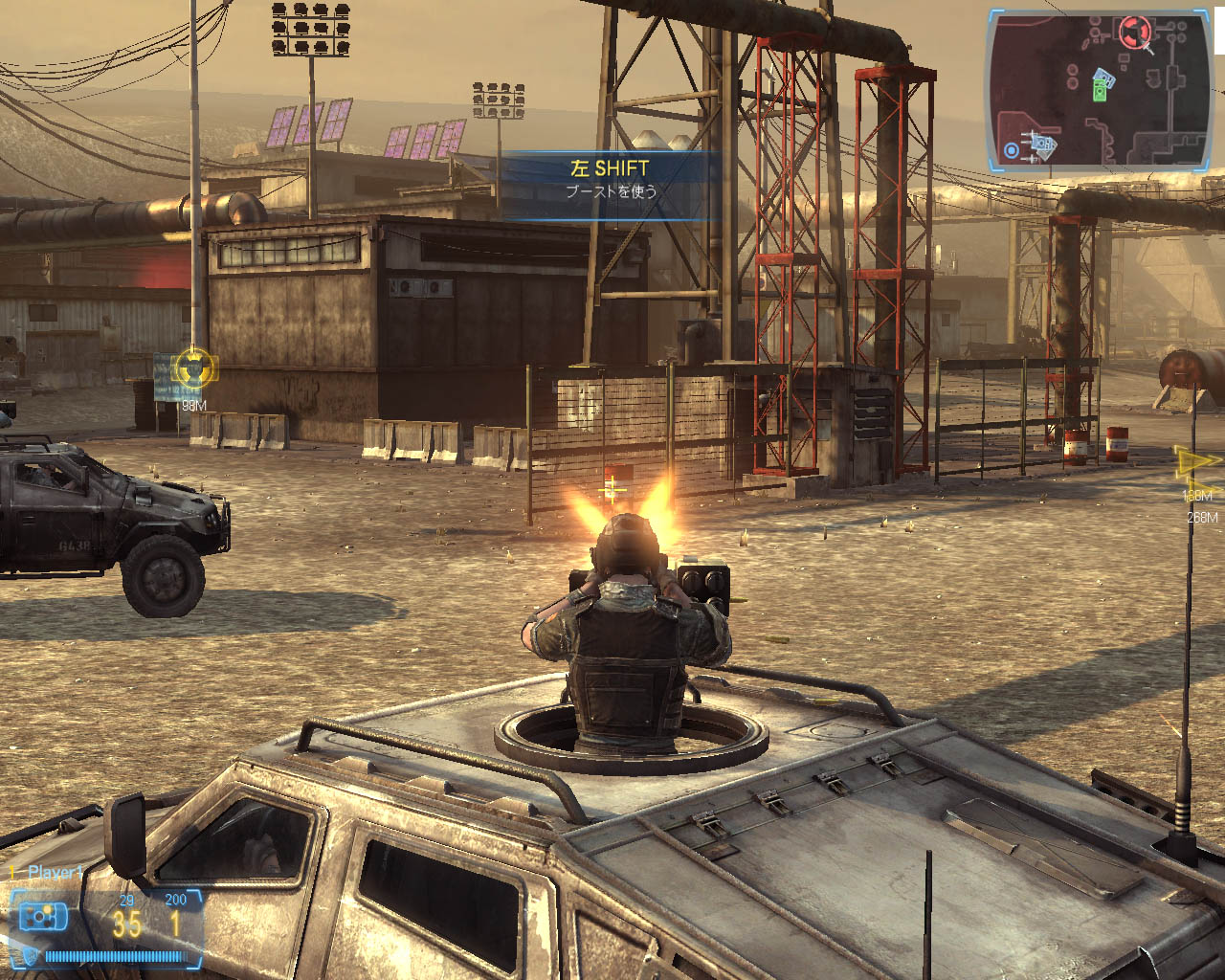Click the shield icon beside armor bar
The image size is (1225, 980).
[x=31, y=955]
